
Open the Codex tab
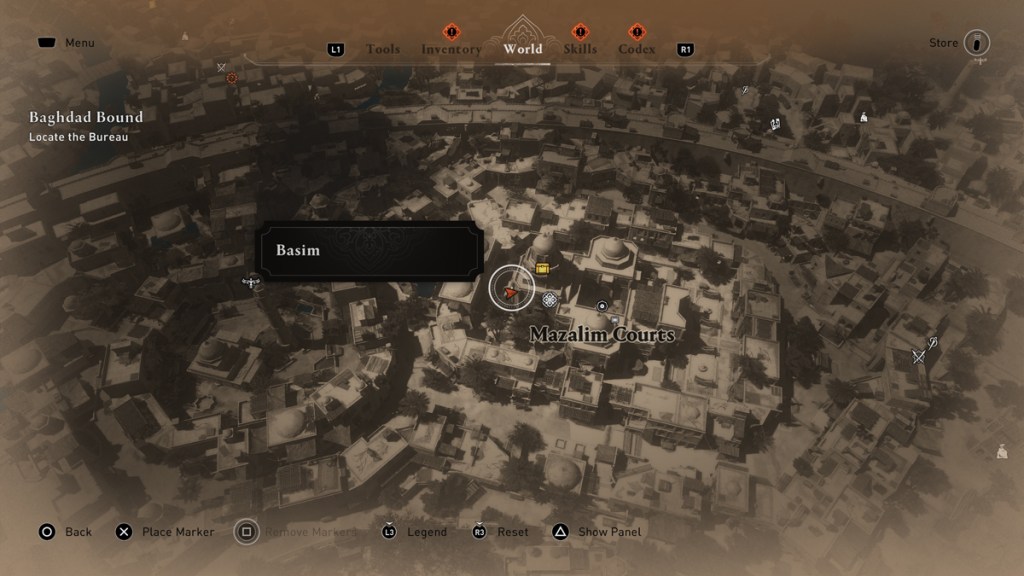click(x=637, y=49)
